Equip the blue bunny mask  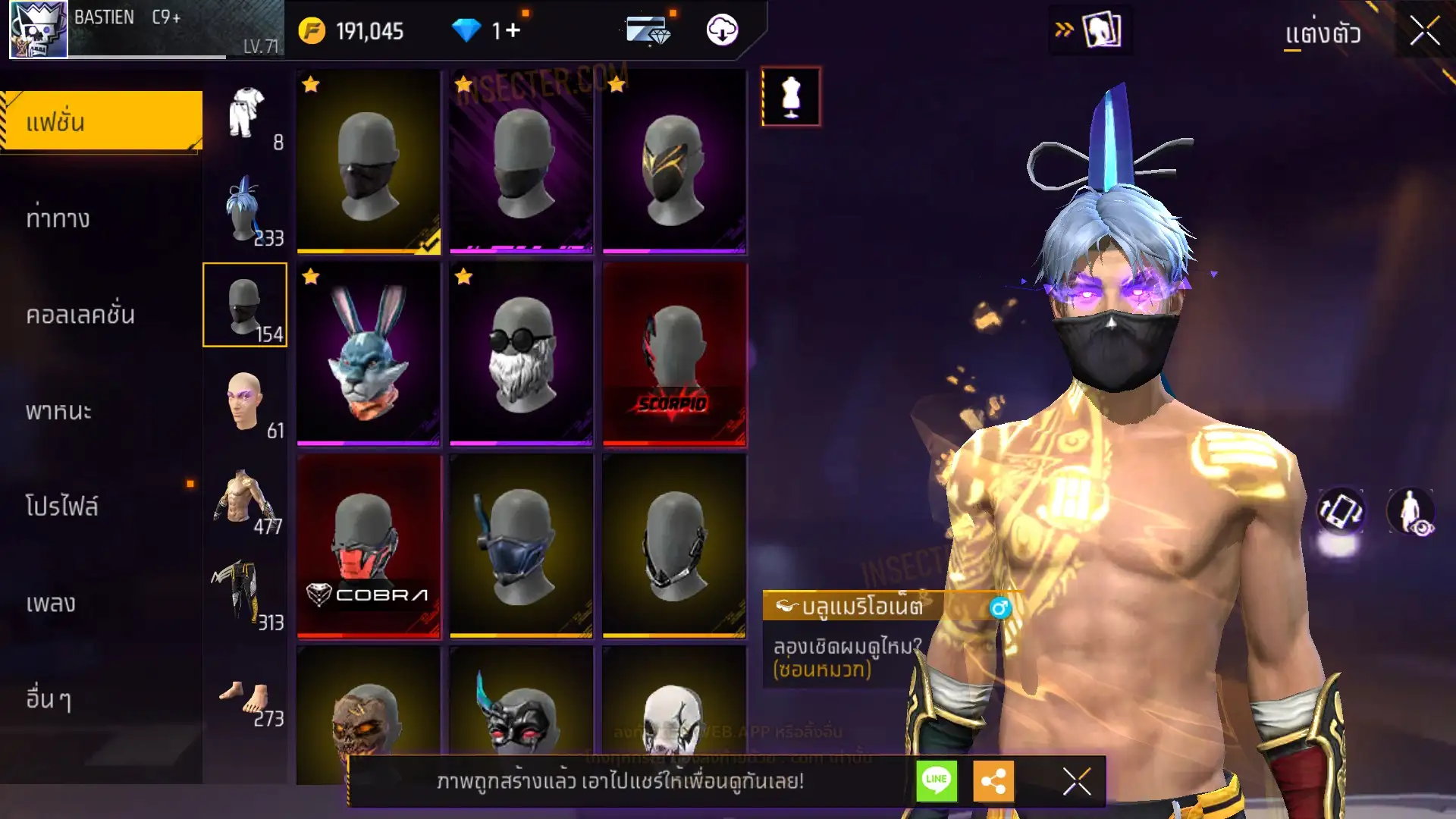(369, 354)
